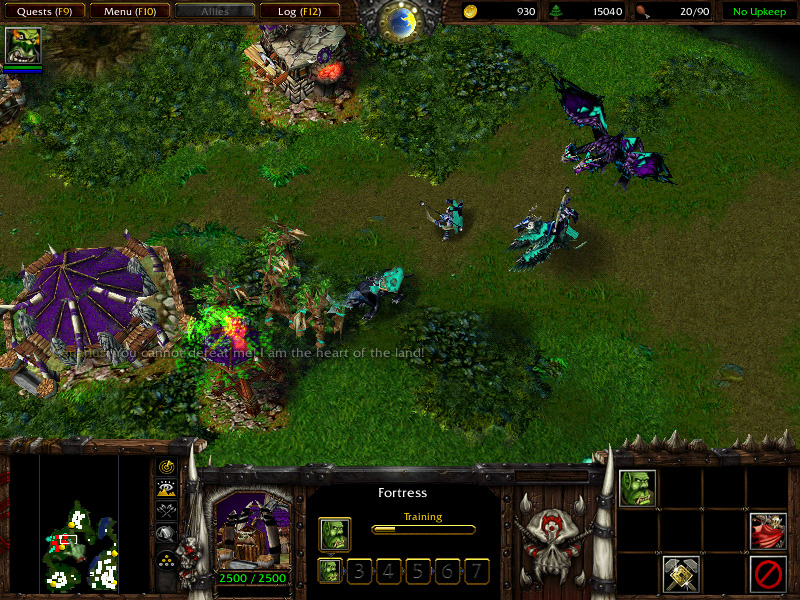
Task: Toggle minimap terrain display button
Action: (x=166, y=489)
